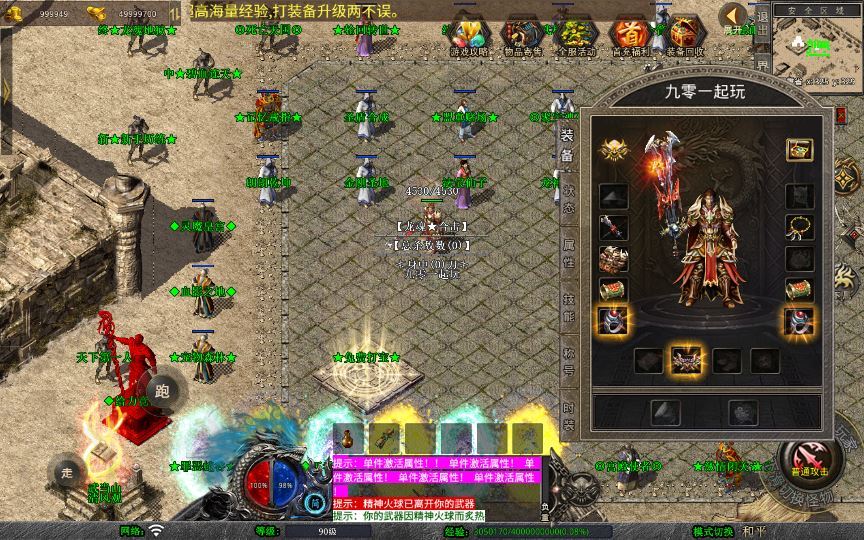Switch to the 称号 title tab

568,362
